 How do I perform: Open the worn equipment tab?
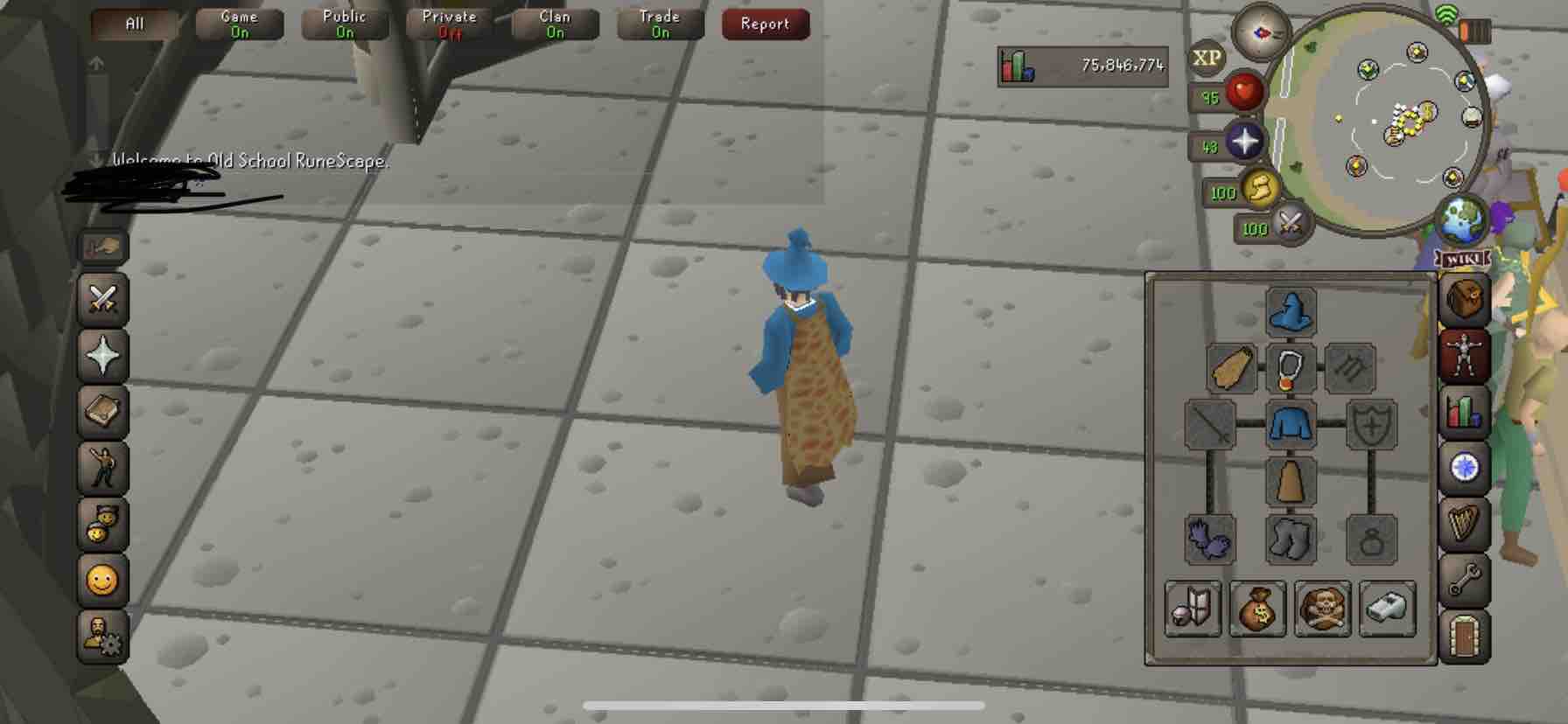point(1464,354)
